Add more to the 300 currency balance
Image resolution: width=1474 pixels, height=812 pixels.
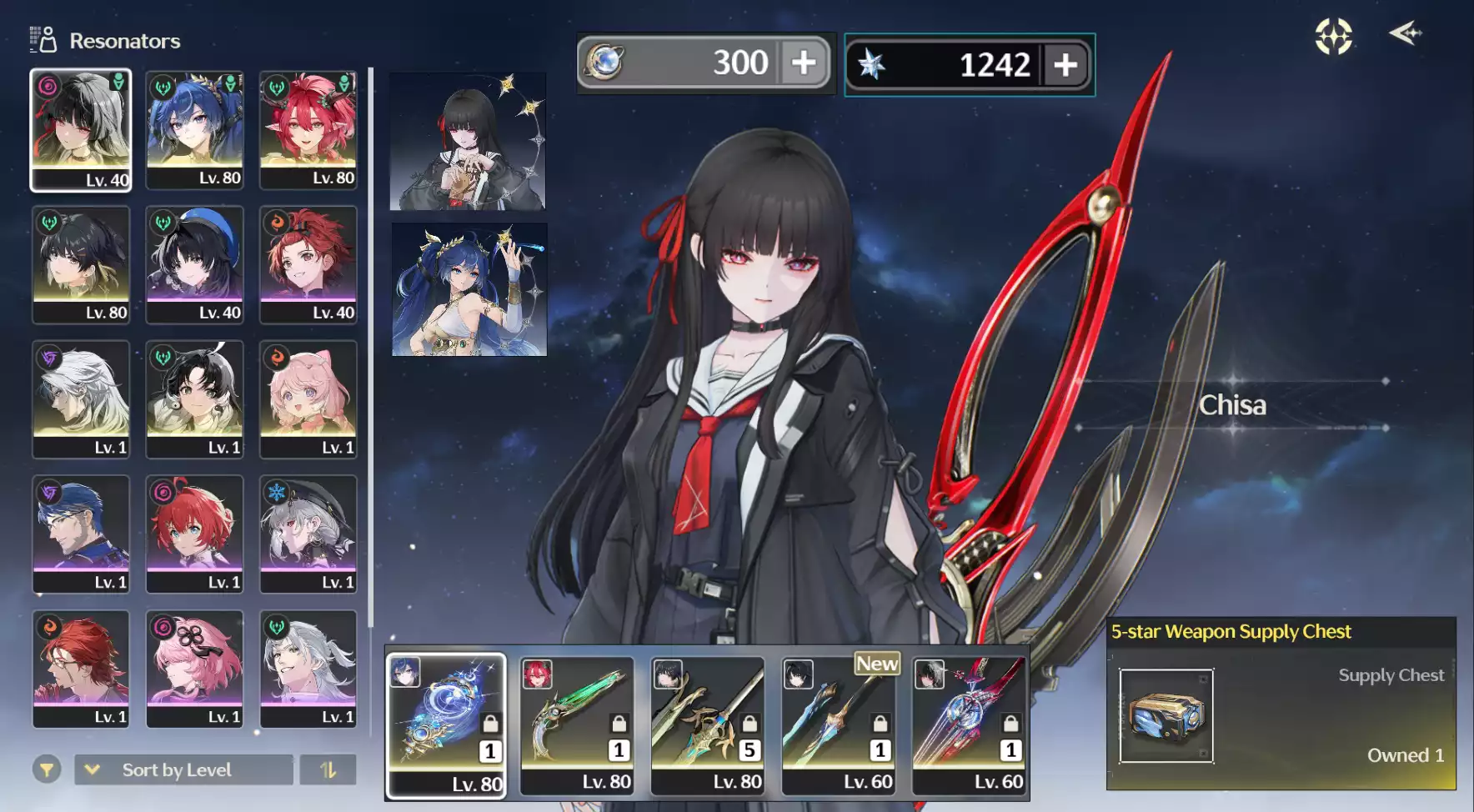click(803, 63)
